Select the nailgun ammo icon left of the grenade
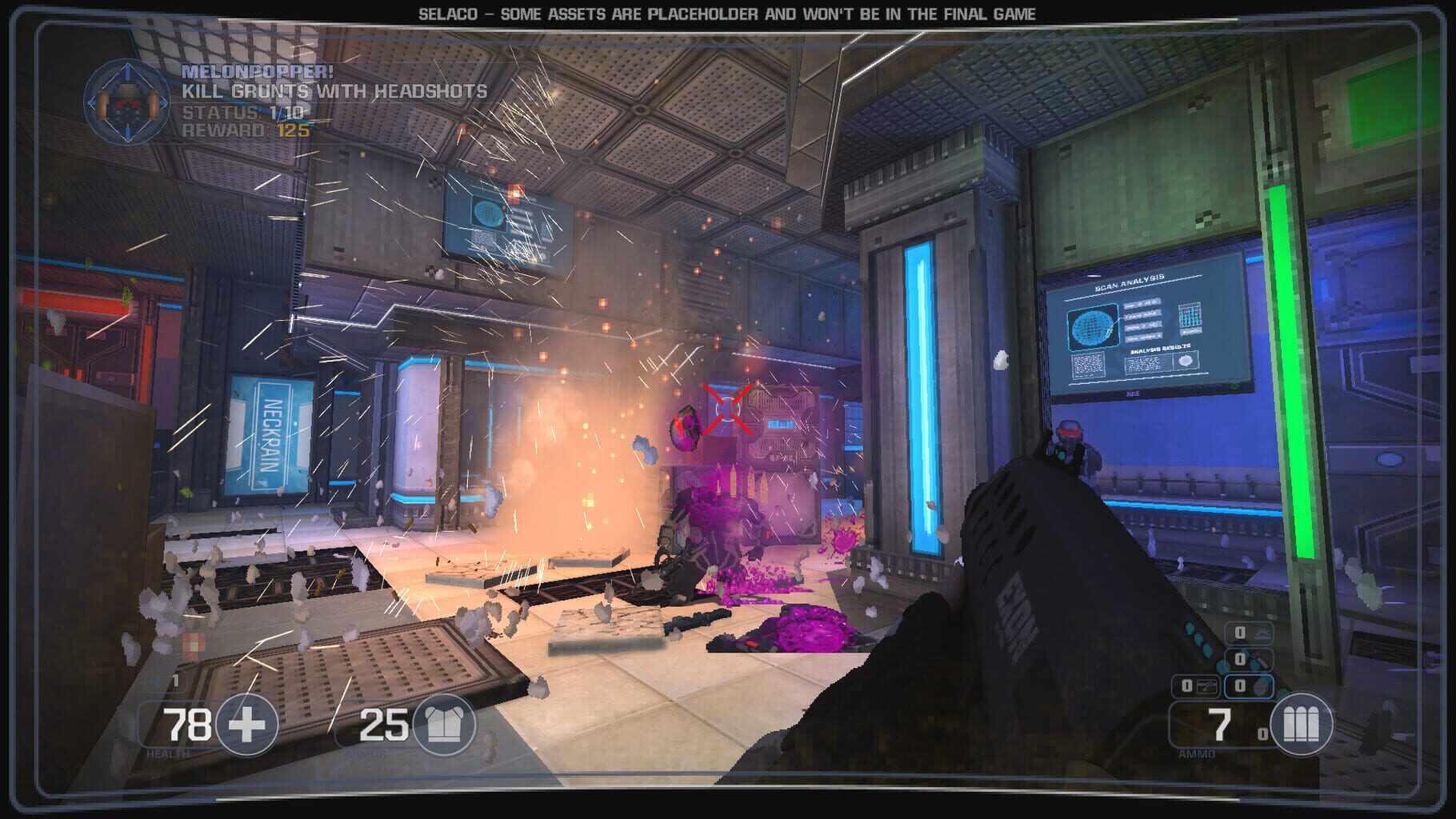 pyautogui.click(x=1207, y=685)
